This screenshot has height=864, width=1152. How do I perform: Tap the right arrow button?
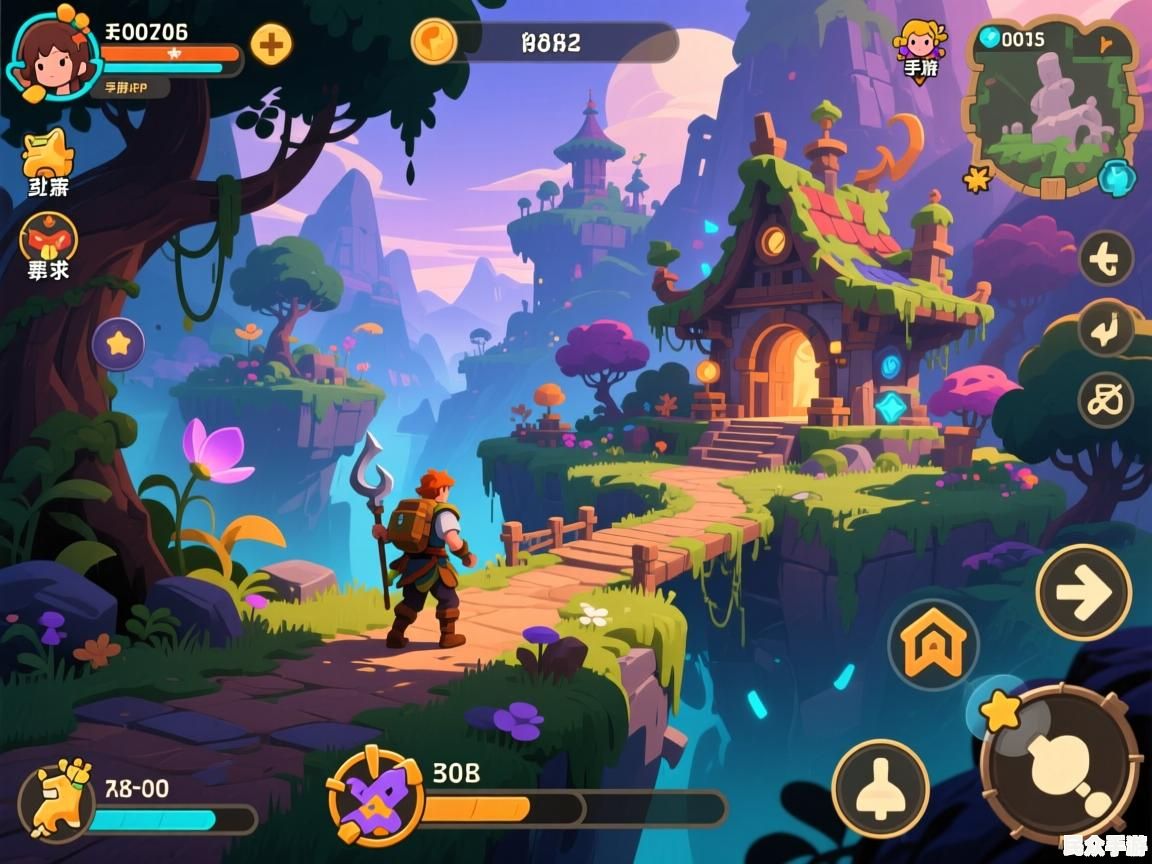pos(1084,593)
